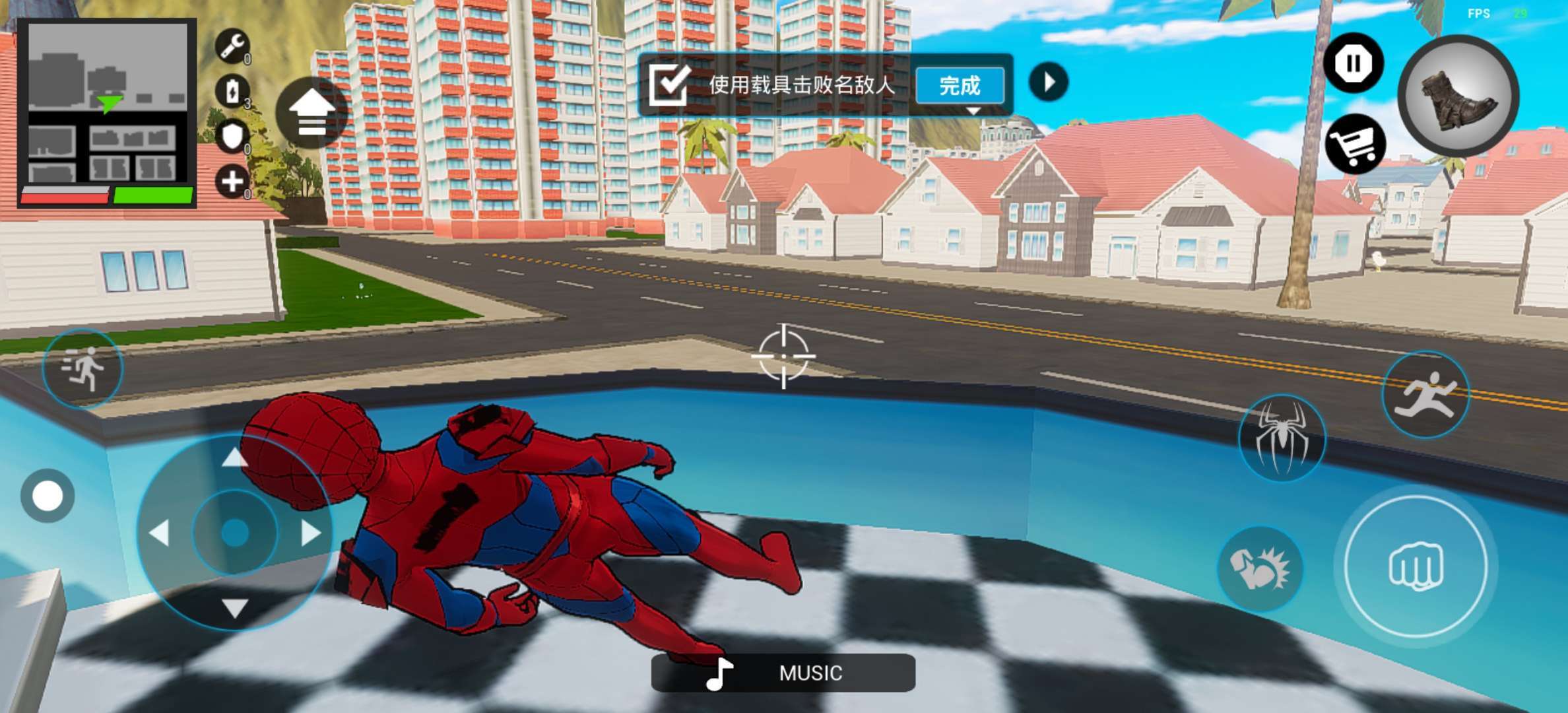The width and height of the screenshot is (1568, 713).
Task: Pause the game
Action: point(1353,63)
